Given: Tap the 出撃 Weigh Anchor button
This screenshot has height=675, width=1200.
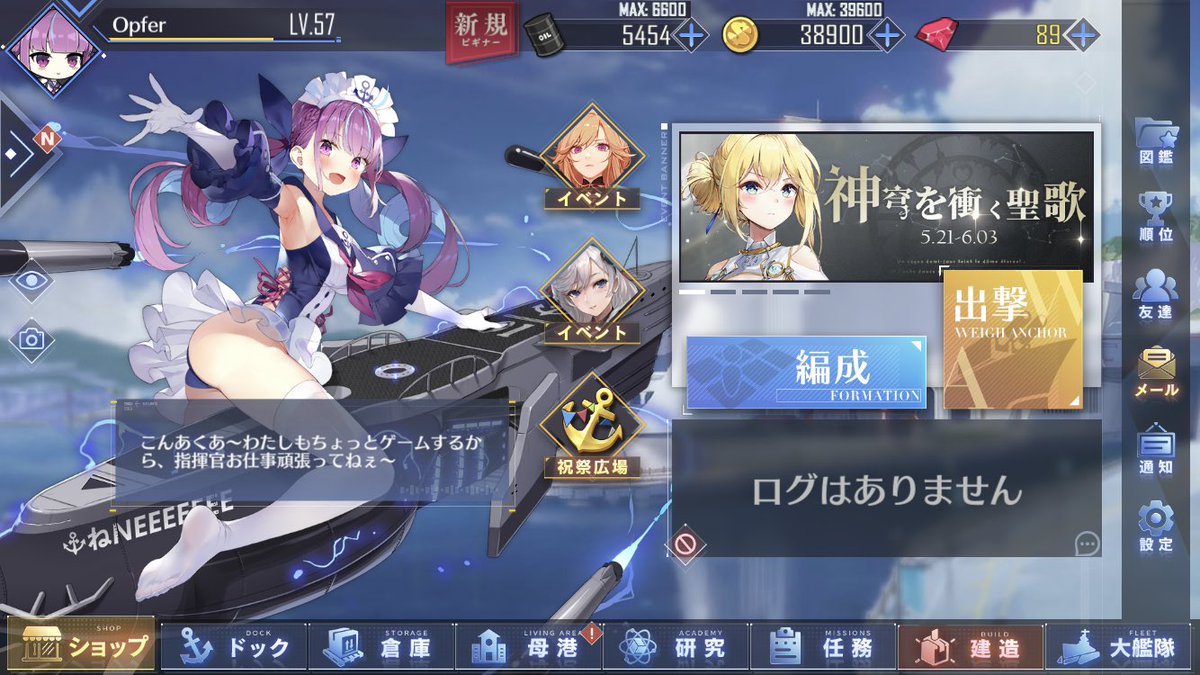Looking at the screenshot, I should (1012, 340).
